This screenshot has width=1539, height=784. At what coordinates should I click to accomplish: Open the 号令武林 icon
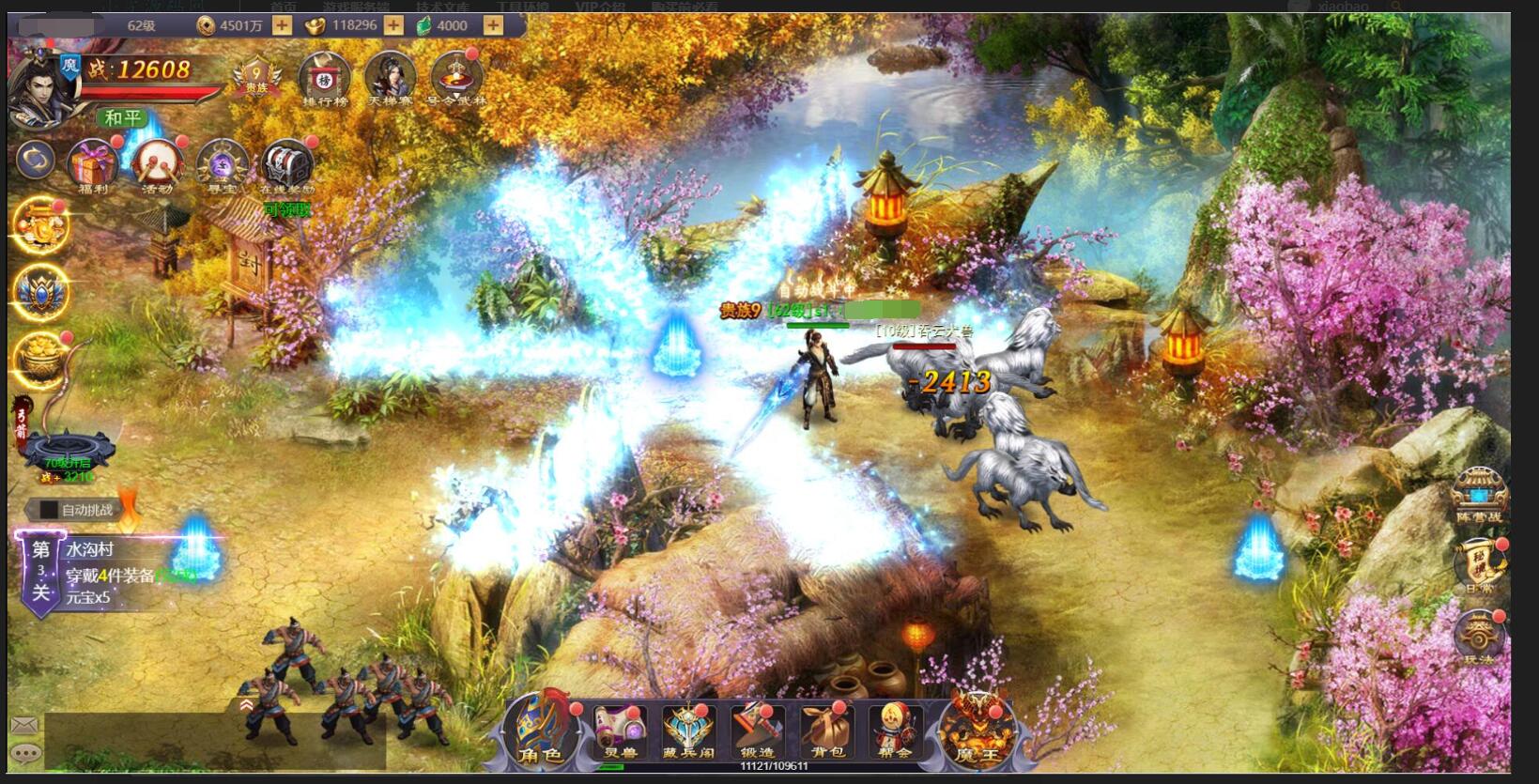pyautogui.click(x=457, y=79)
